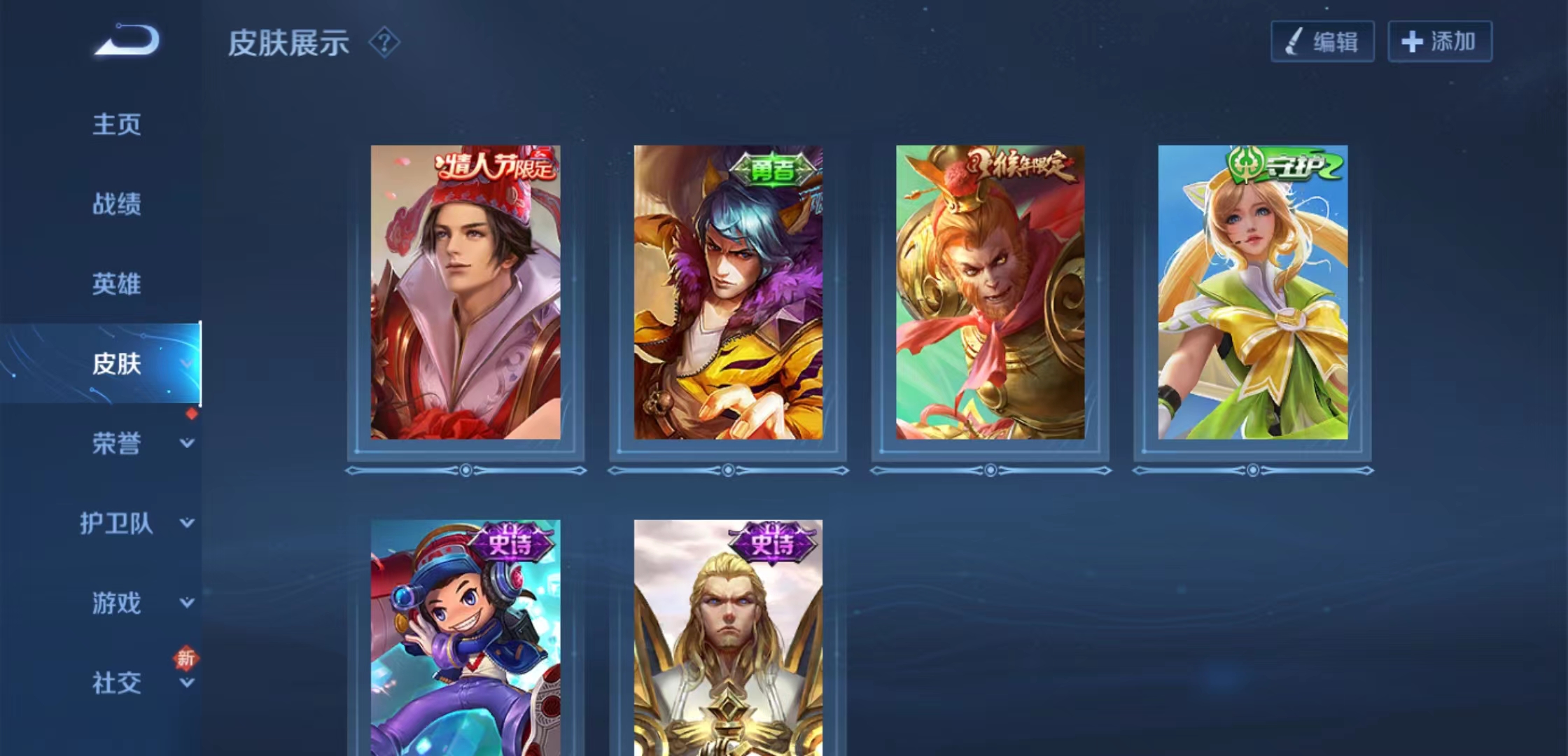Open the 游戏 game section

pyautogui.click(x=117, y=603)
